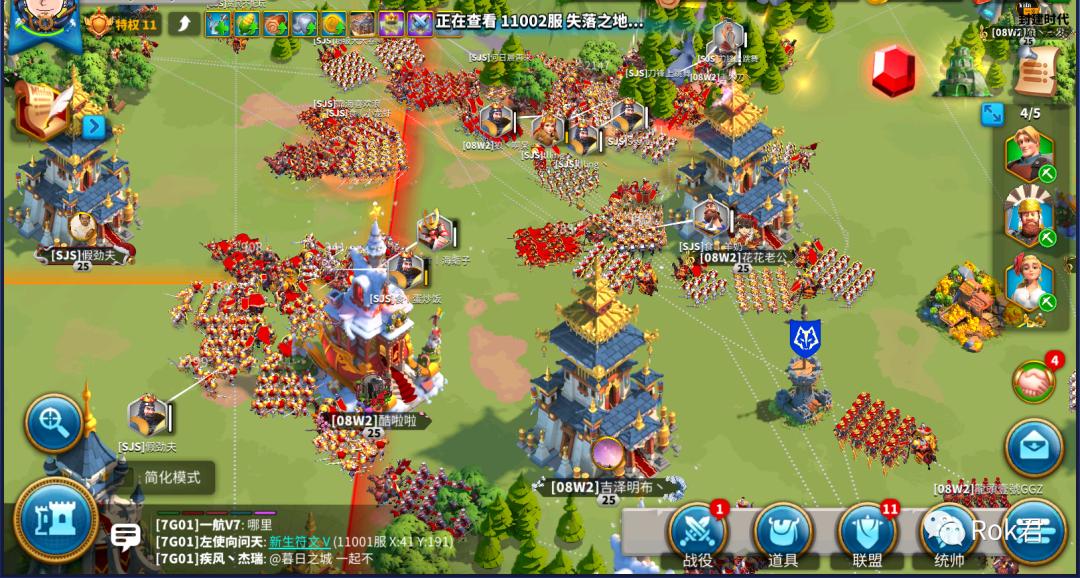Open the alliance help handshake icon
This screenshot has width=1080, height=578.
coord(1034,381)
